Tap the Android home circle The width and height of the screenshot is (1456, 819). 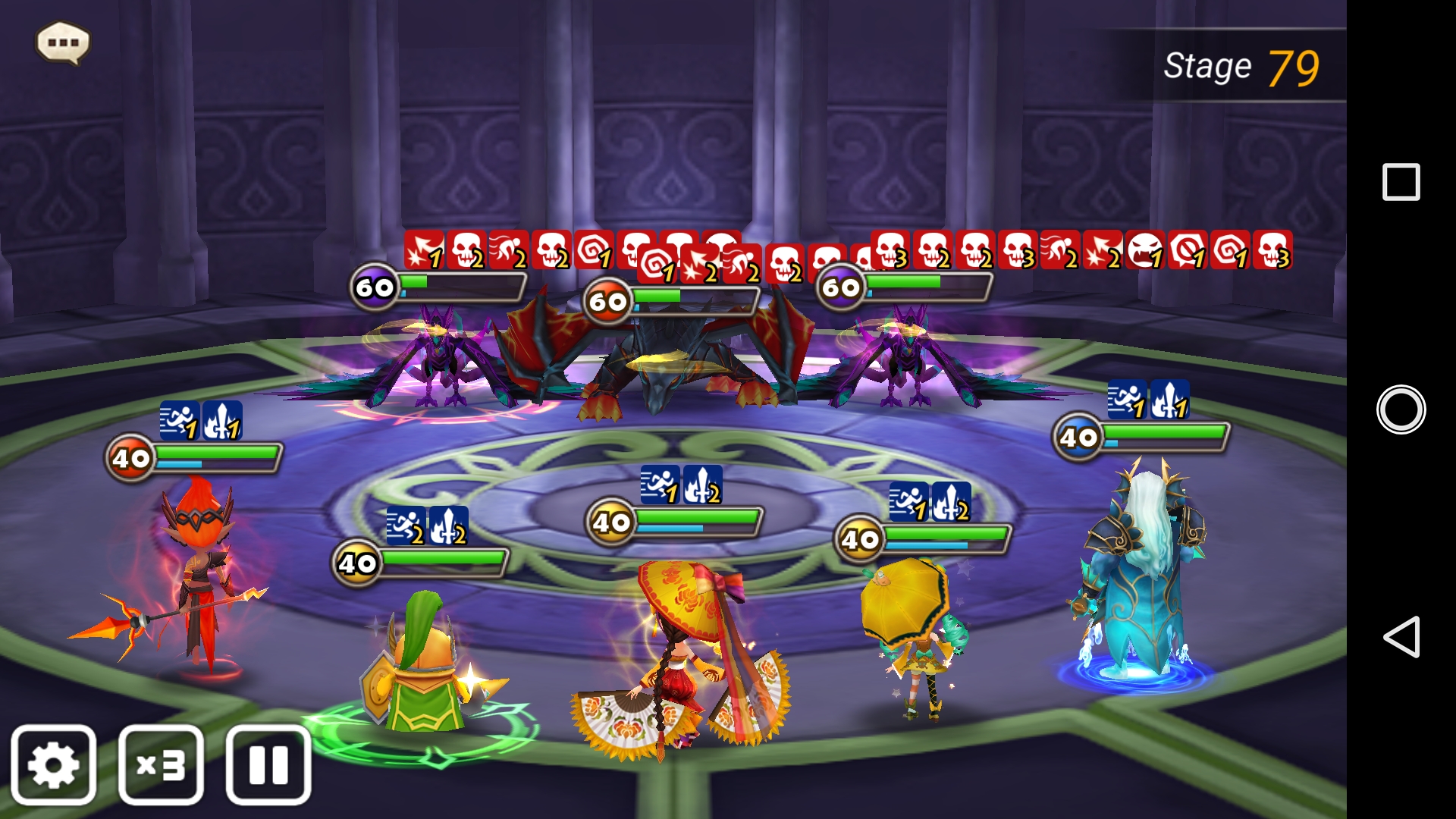[1401, 409]
